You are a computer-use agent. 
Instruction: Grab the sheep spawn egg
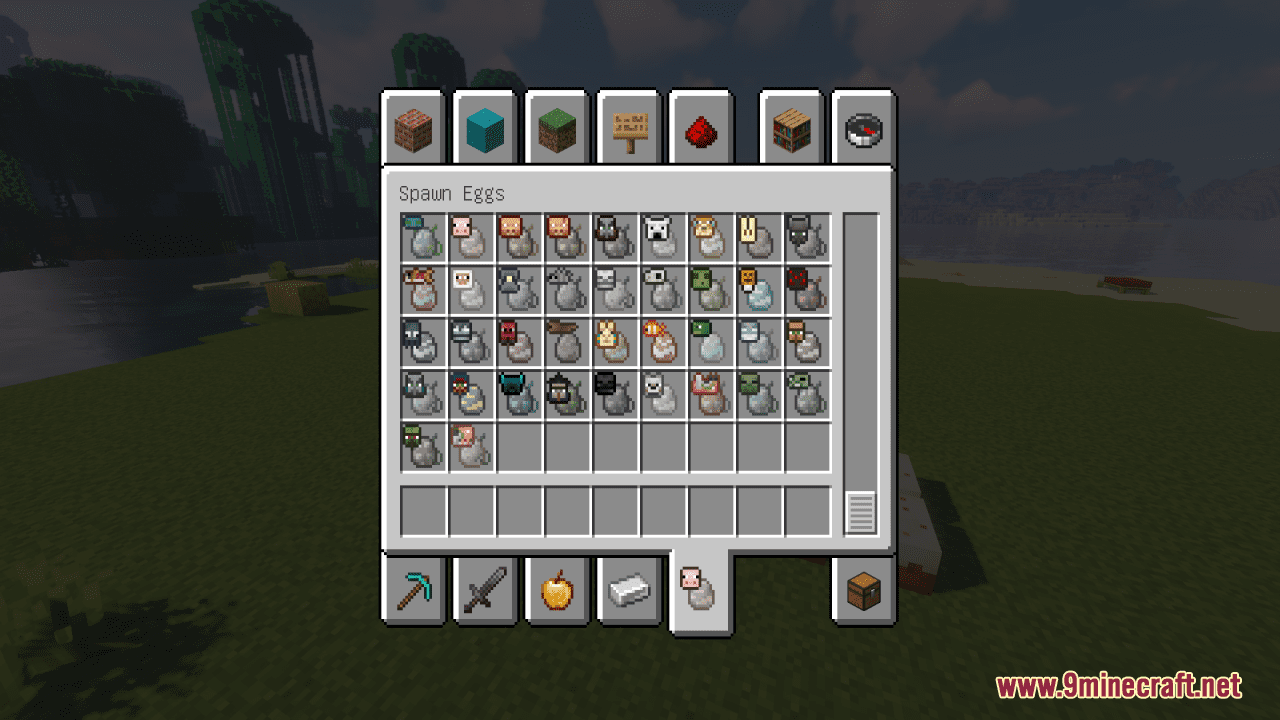470,290
